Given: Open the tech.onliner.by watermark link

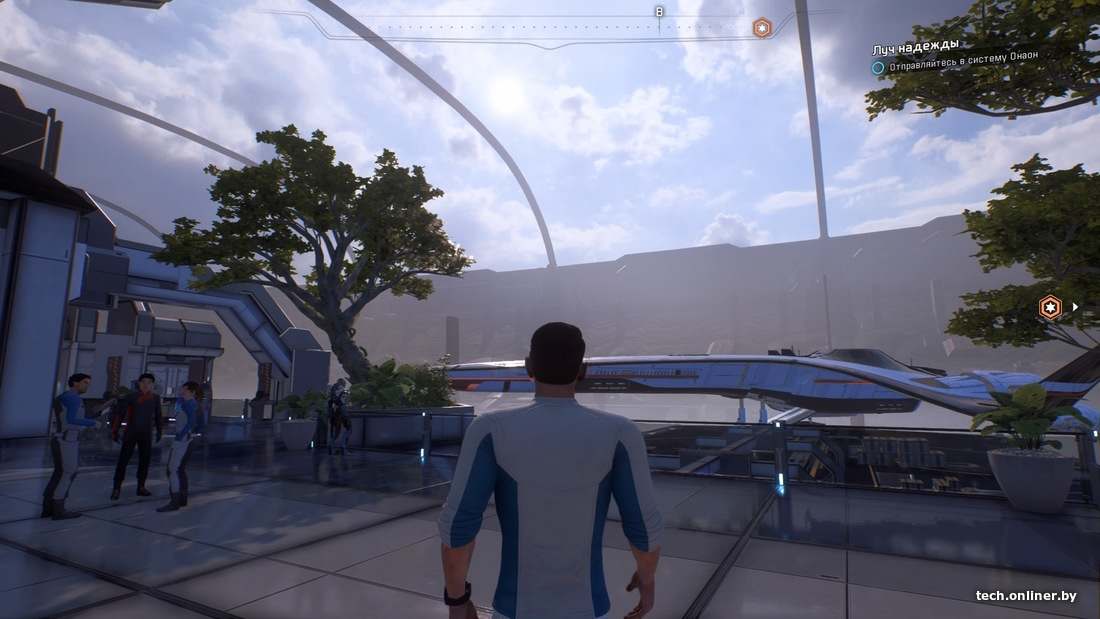Looking at the screenshot, I should tap(1026, 596).
